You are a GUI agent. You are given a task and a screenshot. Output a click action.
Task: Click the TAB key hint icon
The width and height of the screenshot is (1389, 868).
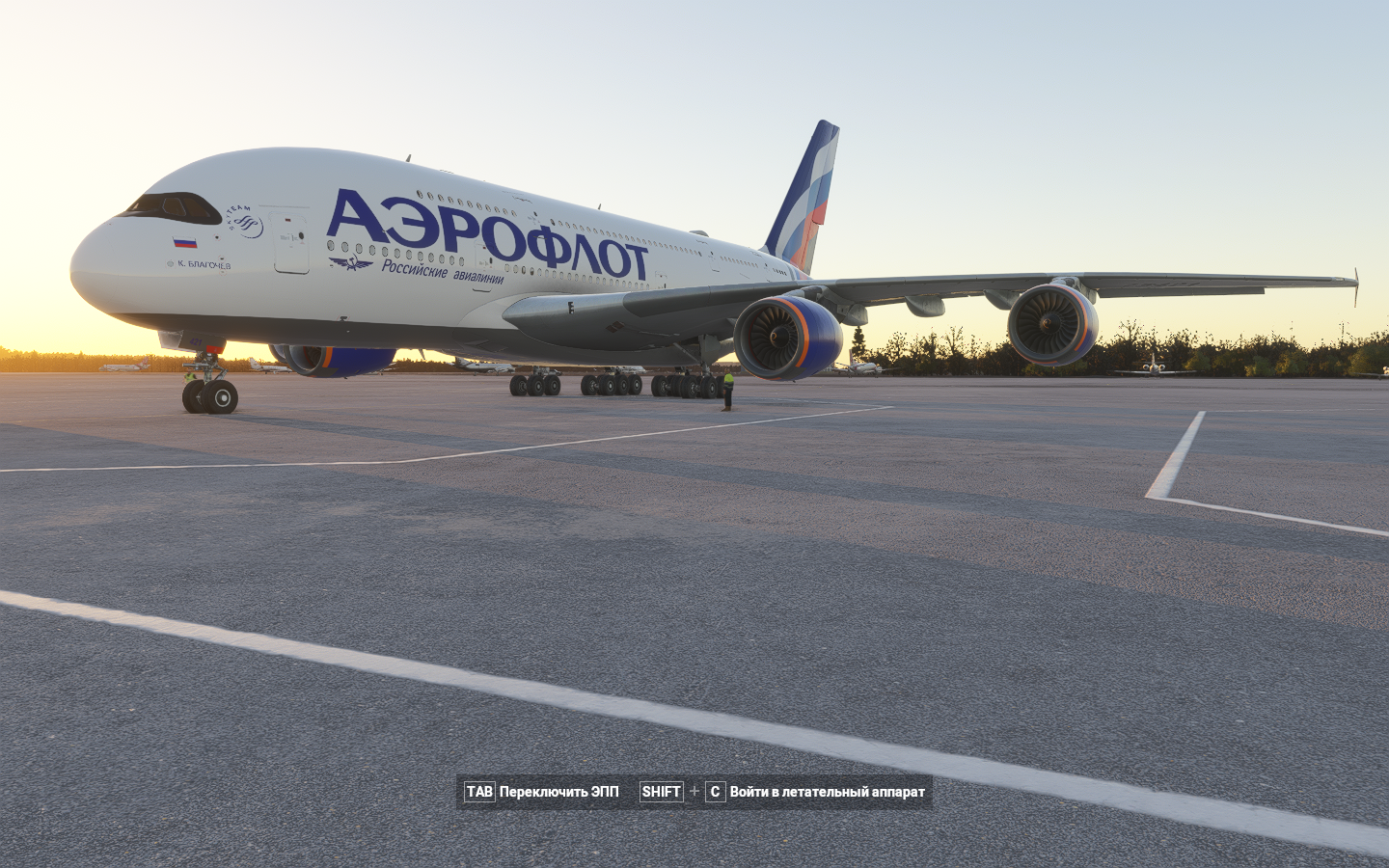click(x=481, y=793)
